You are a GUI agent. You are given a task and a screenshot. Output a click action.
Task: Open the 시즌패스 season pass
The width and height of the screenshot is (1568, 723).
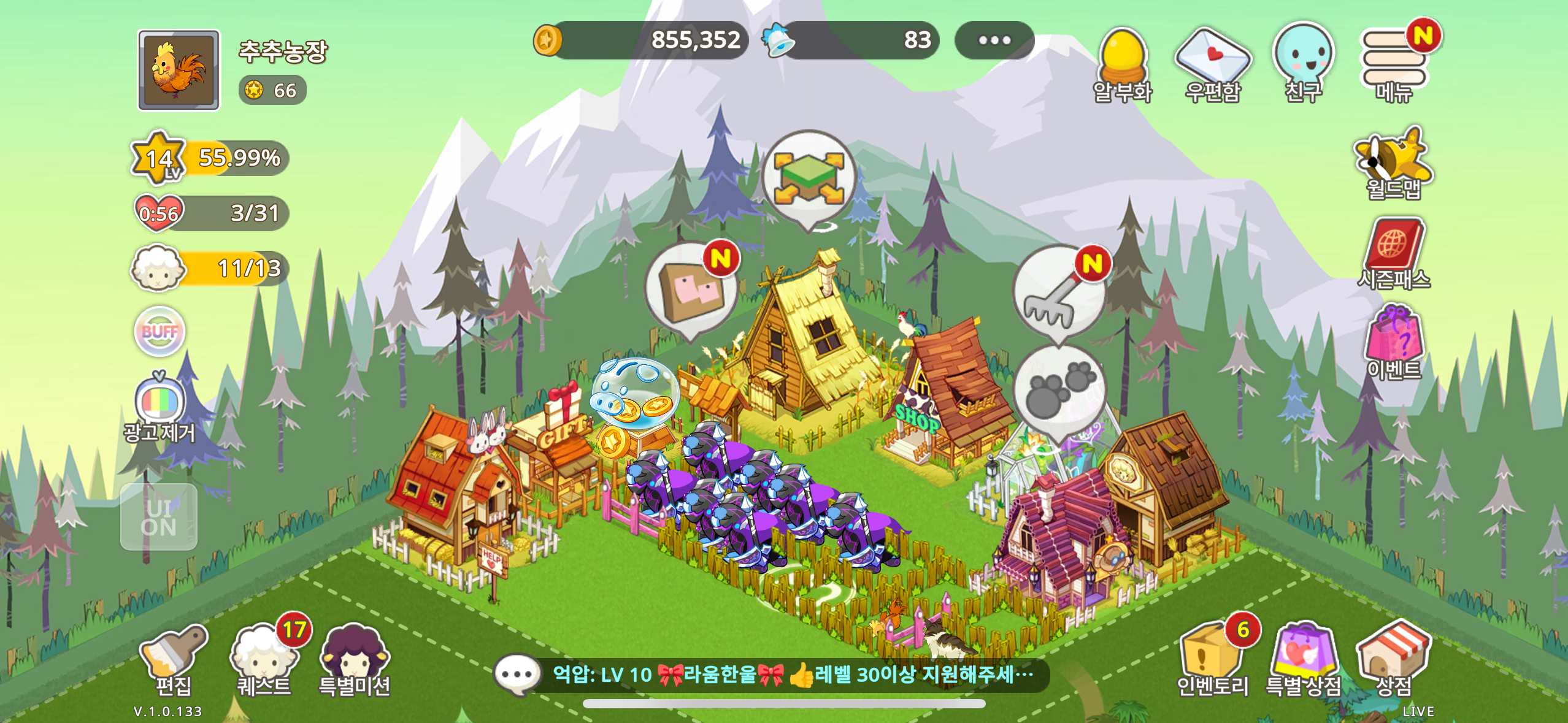1394,253
